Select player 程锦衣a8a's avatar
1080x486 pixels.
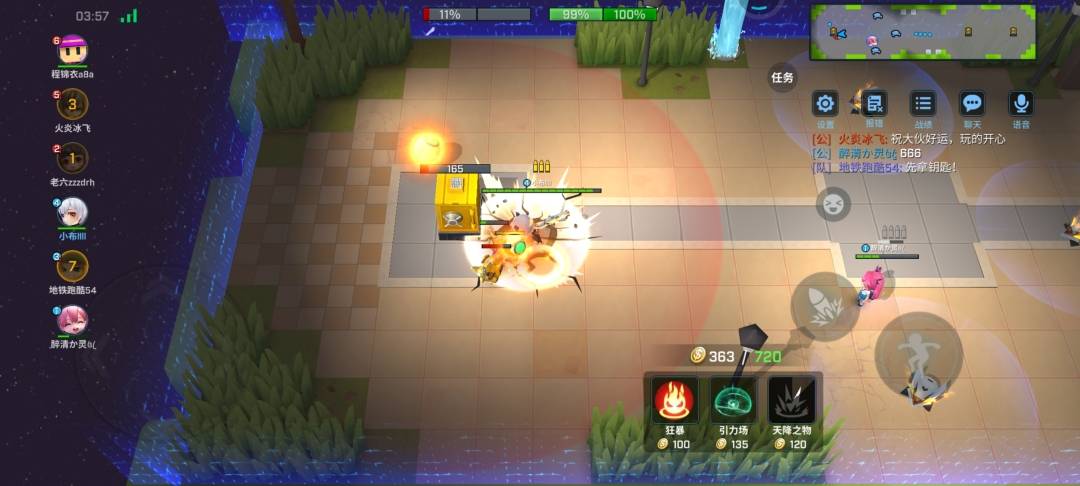click(72, 50)
